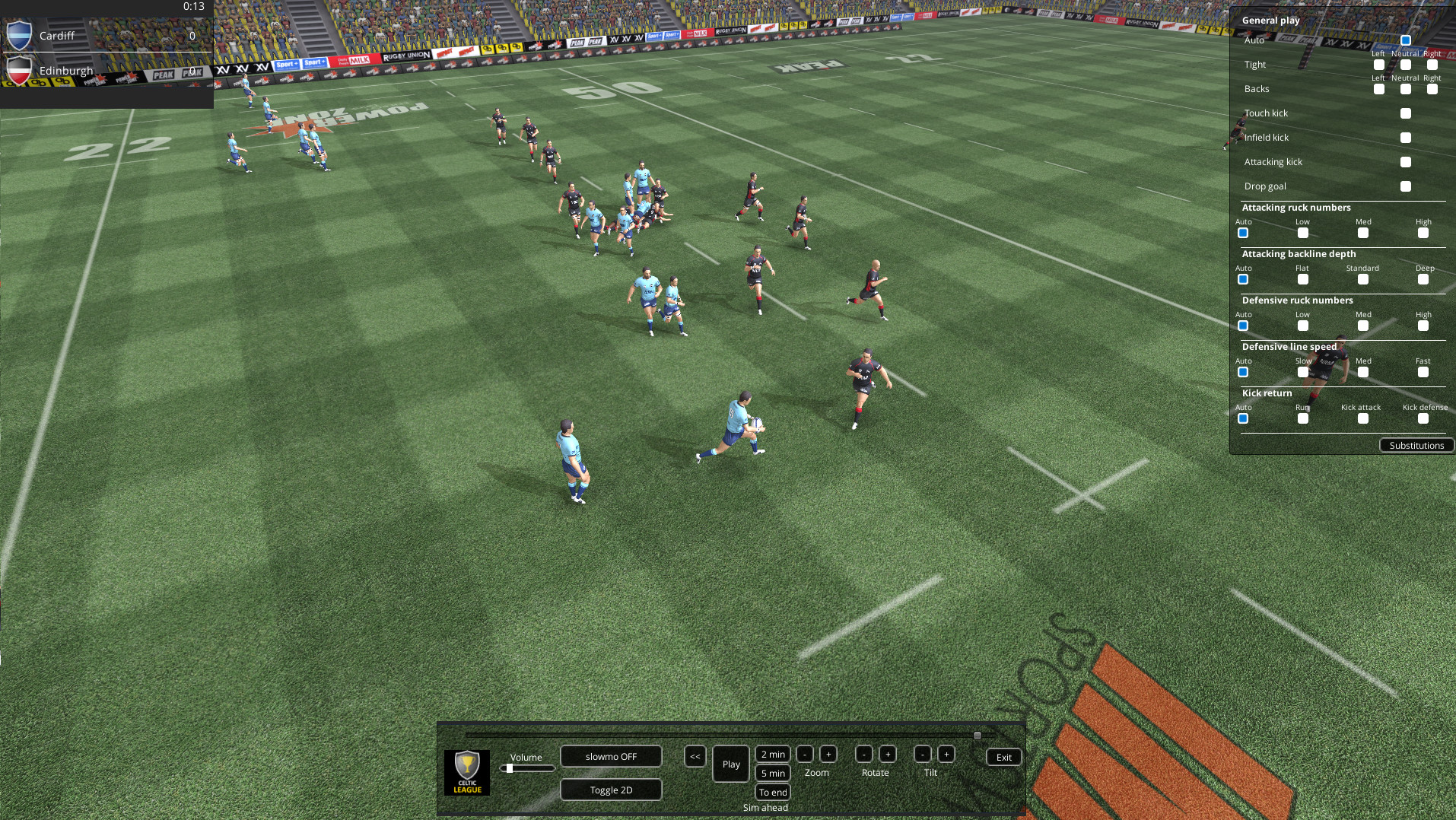Enable the Touch kick option
Screen dimensions: 1456x820
1405,113
